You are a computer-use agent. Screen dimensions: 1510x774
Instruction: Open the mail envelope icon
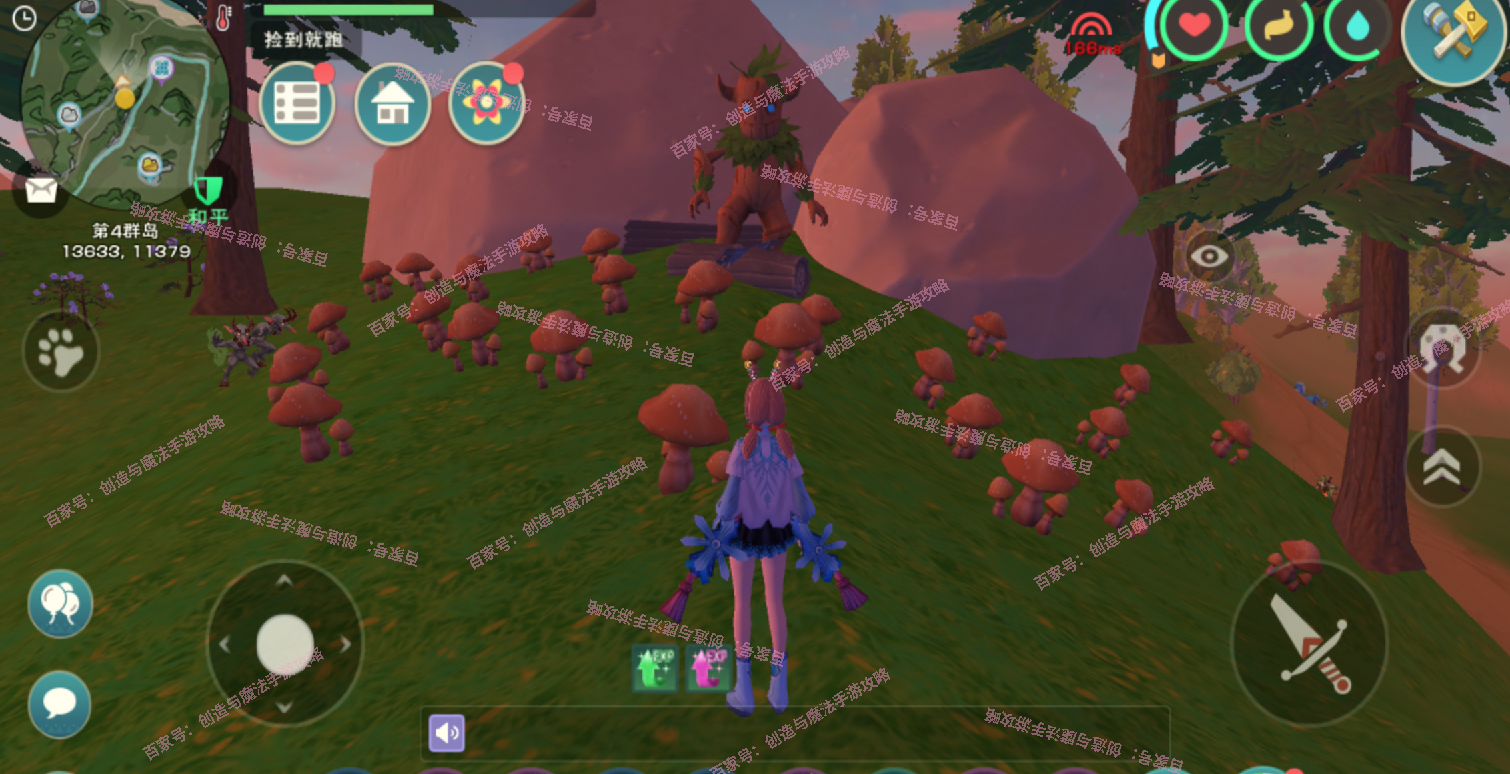point(41,190)
